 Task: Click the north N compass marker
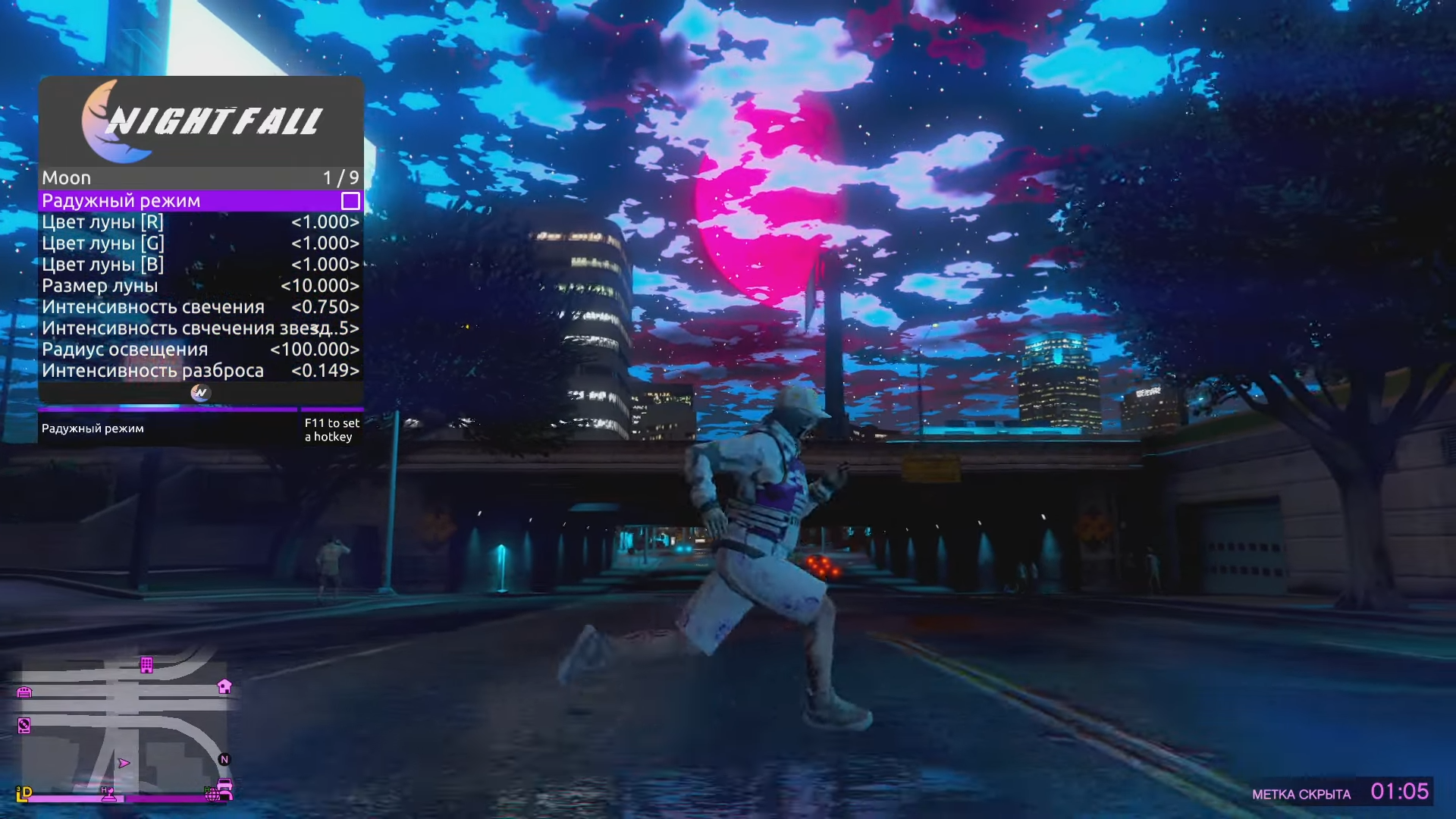tap(224, 759)
